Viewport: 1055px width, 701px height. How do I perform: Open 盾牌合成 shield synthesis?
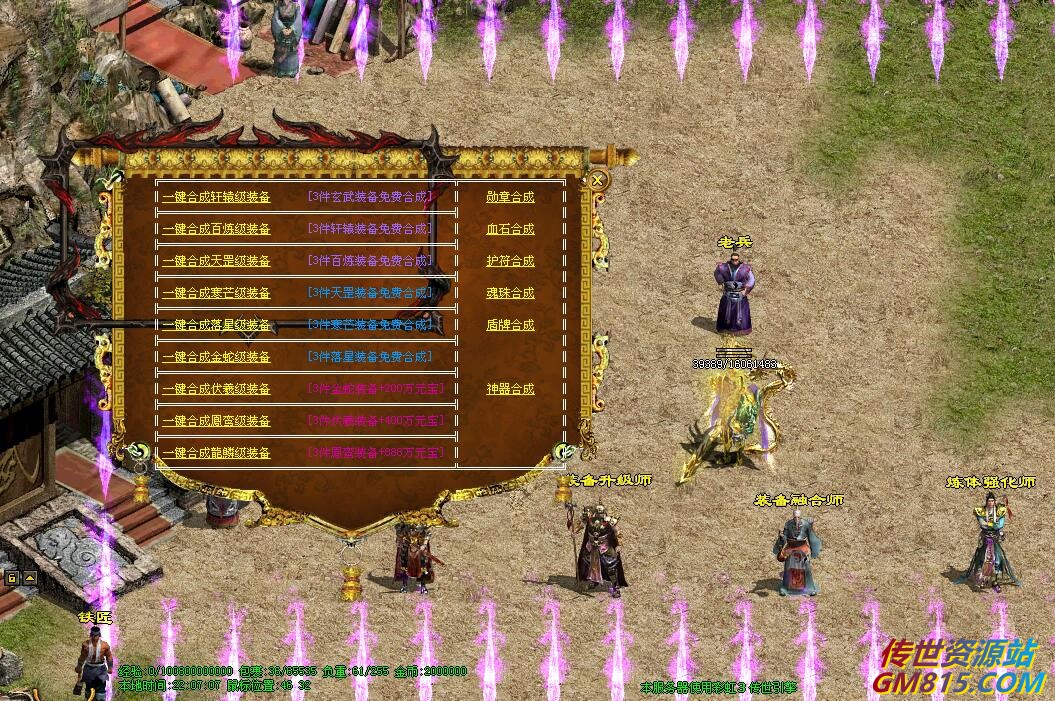pos(510,325)
